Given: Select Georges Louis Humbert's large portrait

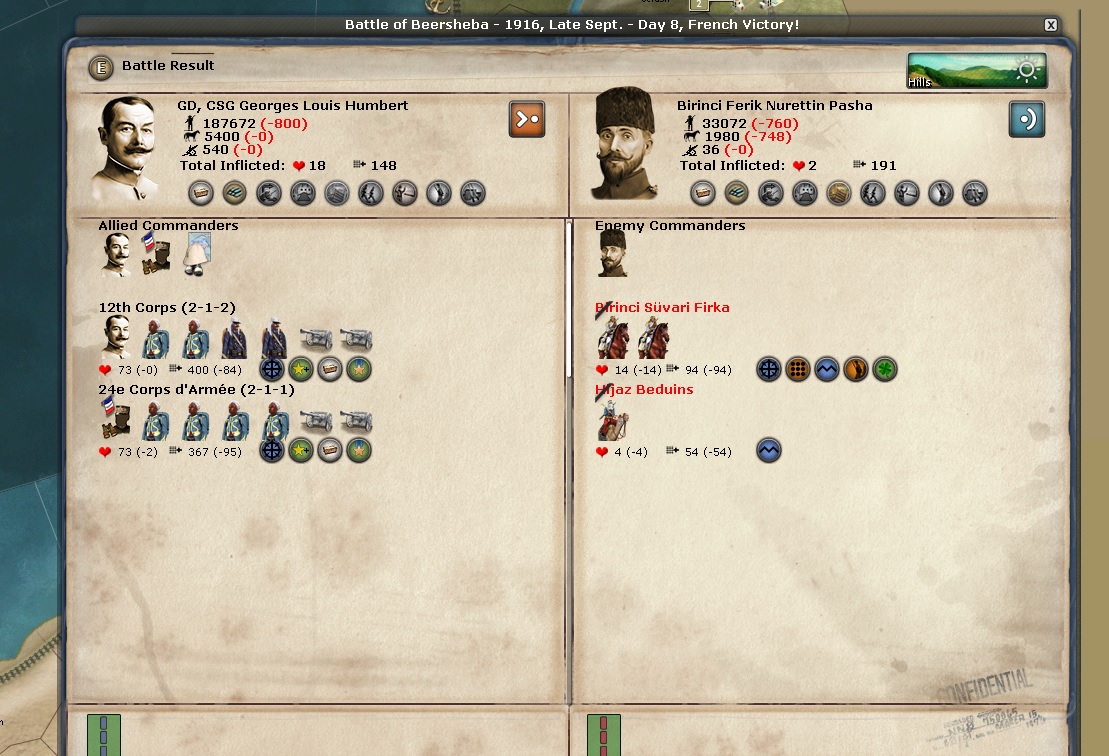Looking at the screenshot, I should point(127,147).
